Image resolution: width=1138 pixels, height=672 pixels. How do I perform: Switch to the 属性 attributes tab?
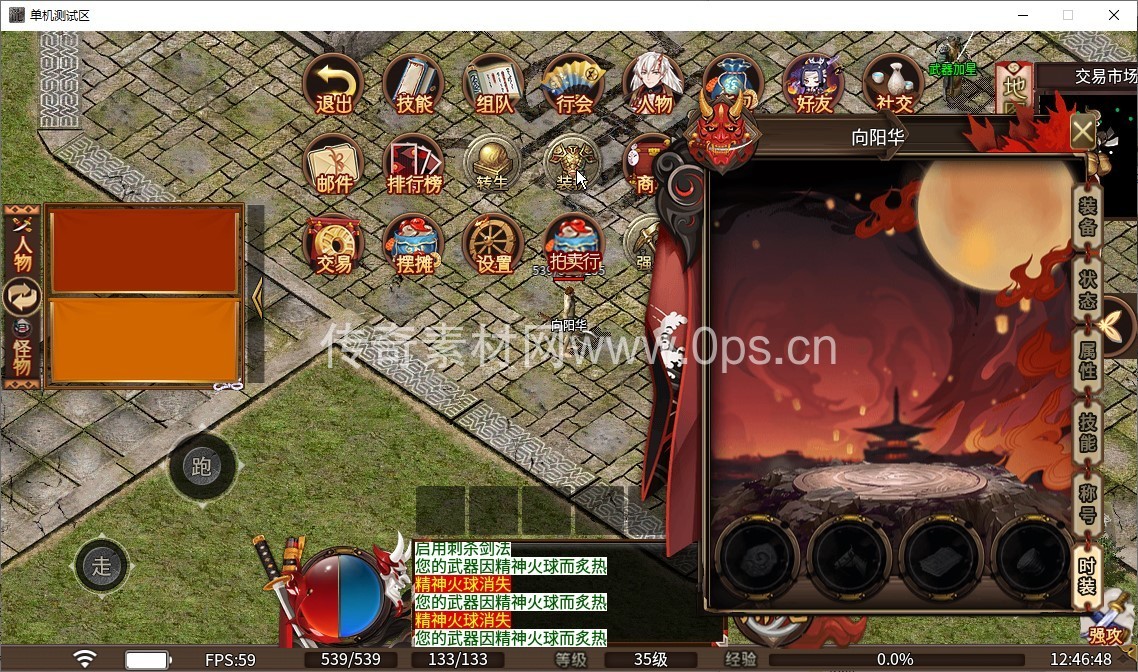tap(1087, 358)
